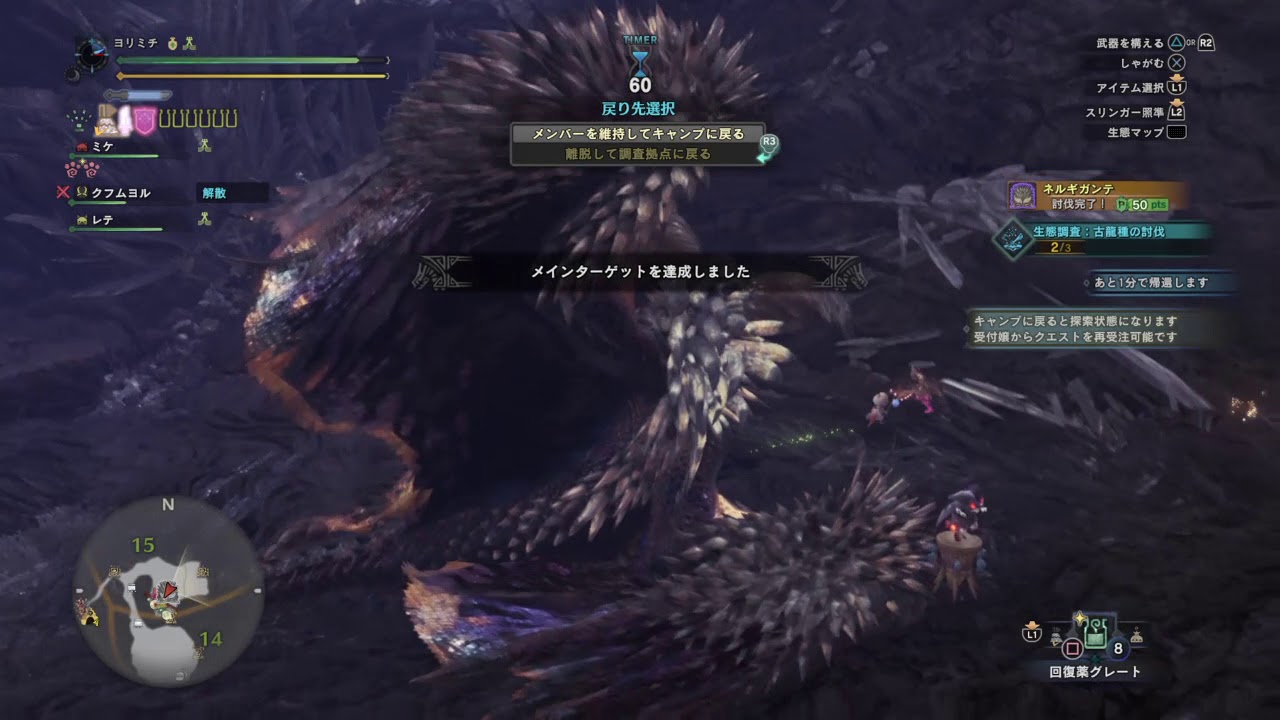Image resolution: width=1280 pixels, height=720 pixels.
Task: Select the pink shield buff icon
Action: pyautogui.click(x=145, y=119)
